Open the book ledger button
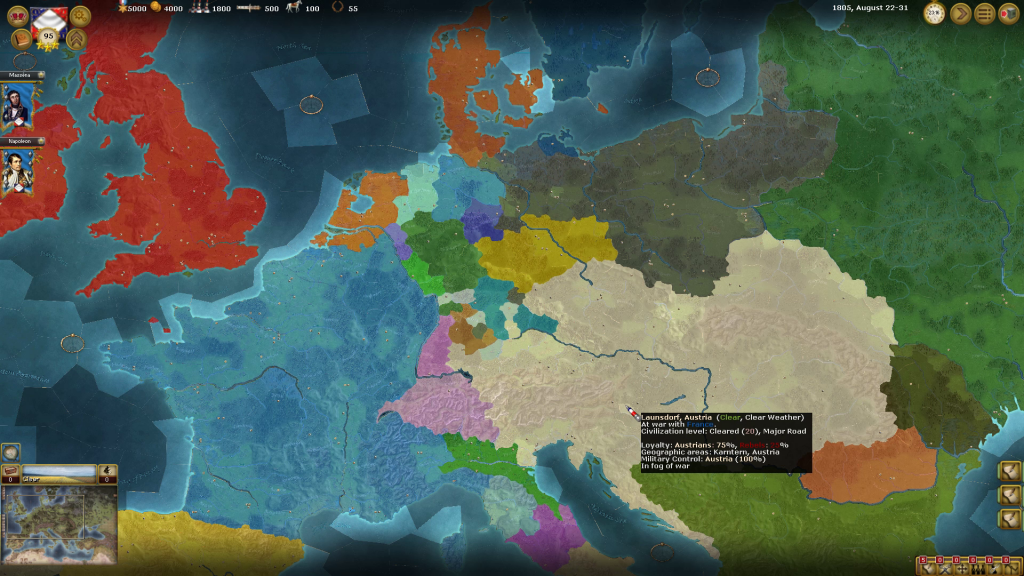 click(20, 39)
